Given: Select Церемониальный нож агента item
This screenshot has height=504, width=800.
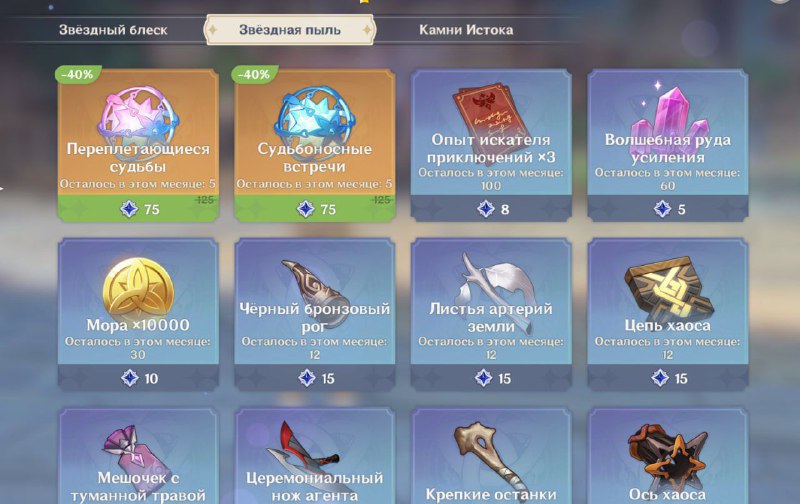Looking at the screenshot, I should [314, 460].
